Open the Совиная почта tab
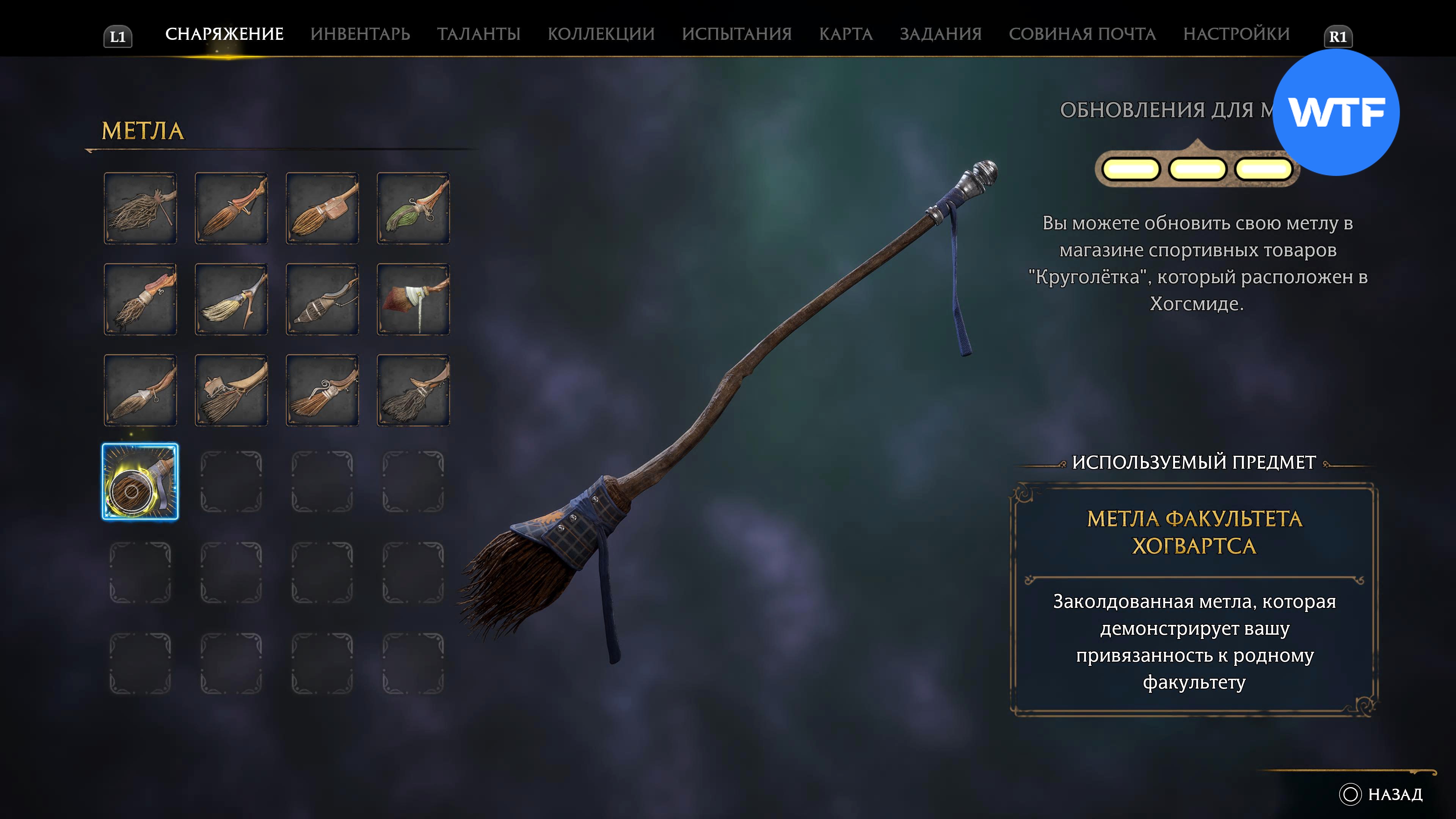1456x819 pixels. [1082, 34]
